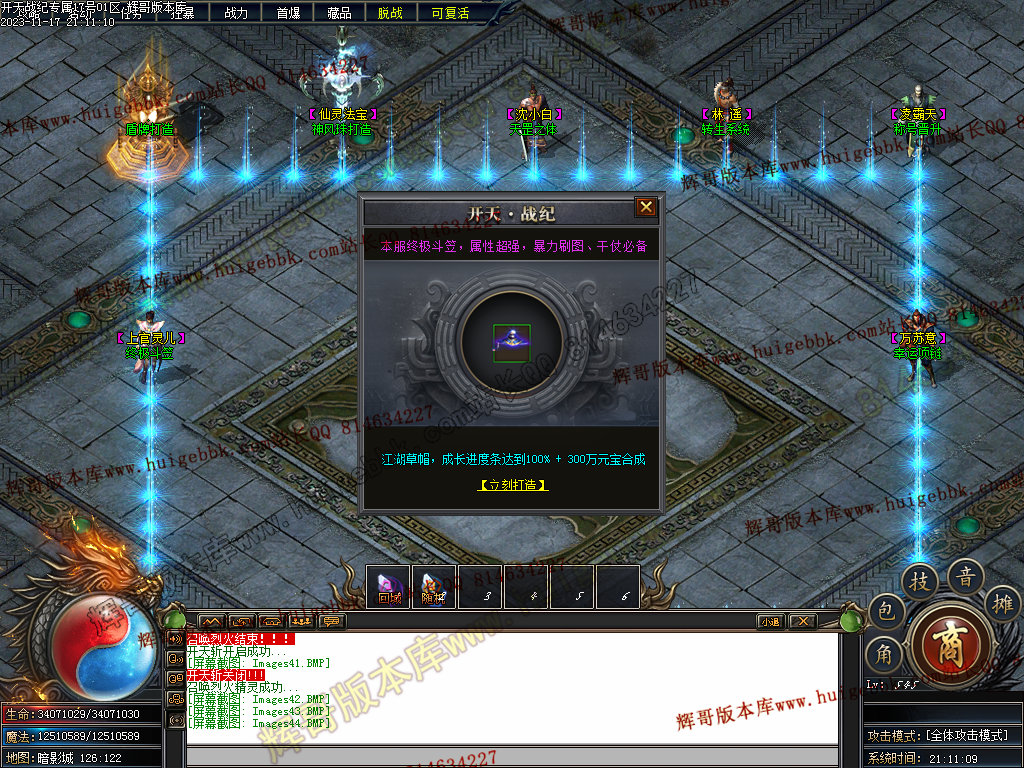
Task: Click the X button above the chat box
Action: (x=802, y=621)
